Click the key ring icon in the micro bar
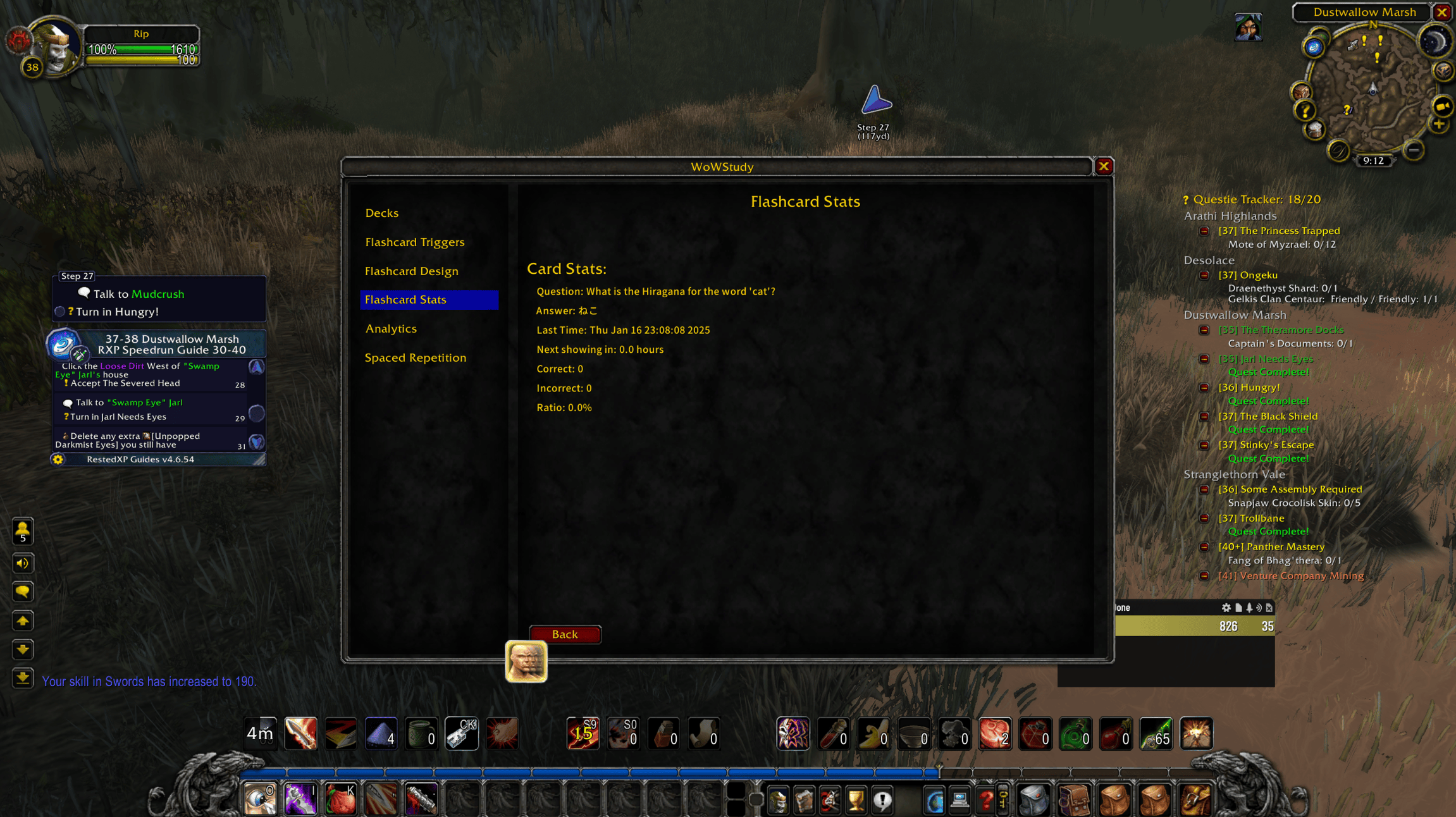The width and height of the screenshot is (1456, 817). 1004,799
